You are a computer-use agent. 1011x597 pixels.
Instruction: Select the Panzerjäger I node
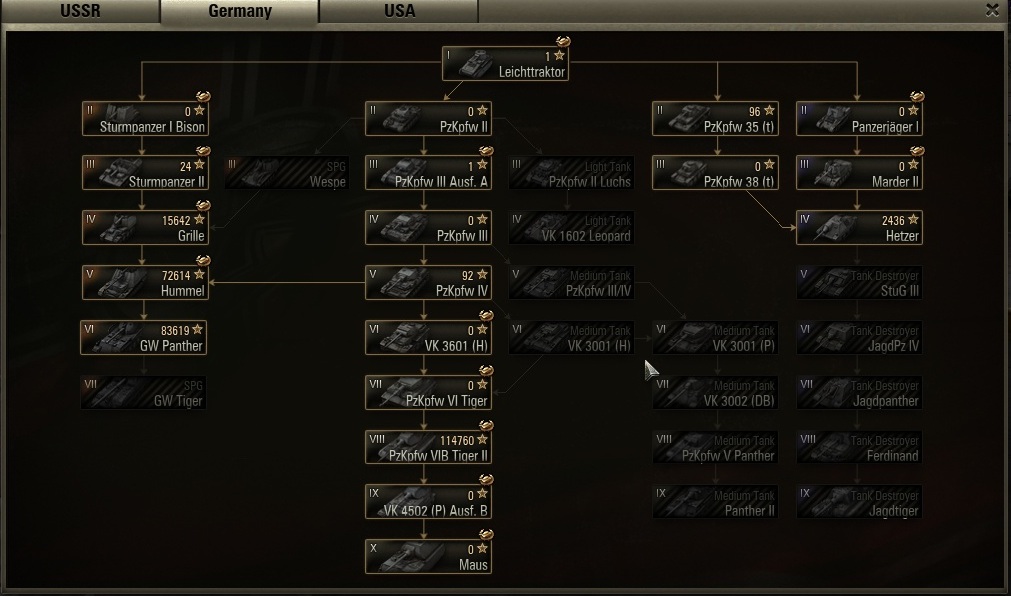pos(859,119)
